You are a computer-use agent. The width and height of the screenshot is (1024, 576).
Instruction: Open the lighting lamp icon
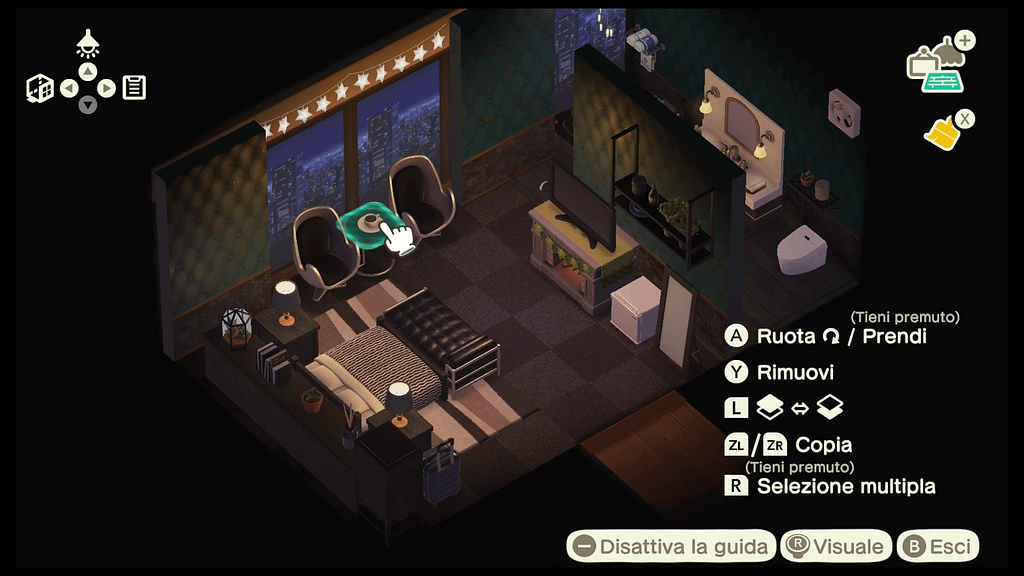pos(88,43)
